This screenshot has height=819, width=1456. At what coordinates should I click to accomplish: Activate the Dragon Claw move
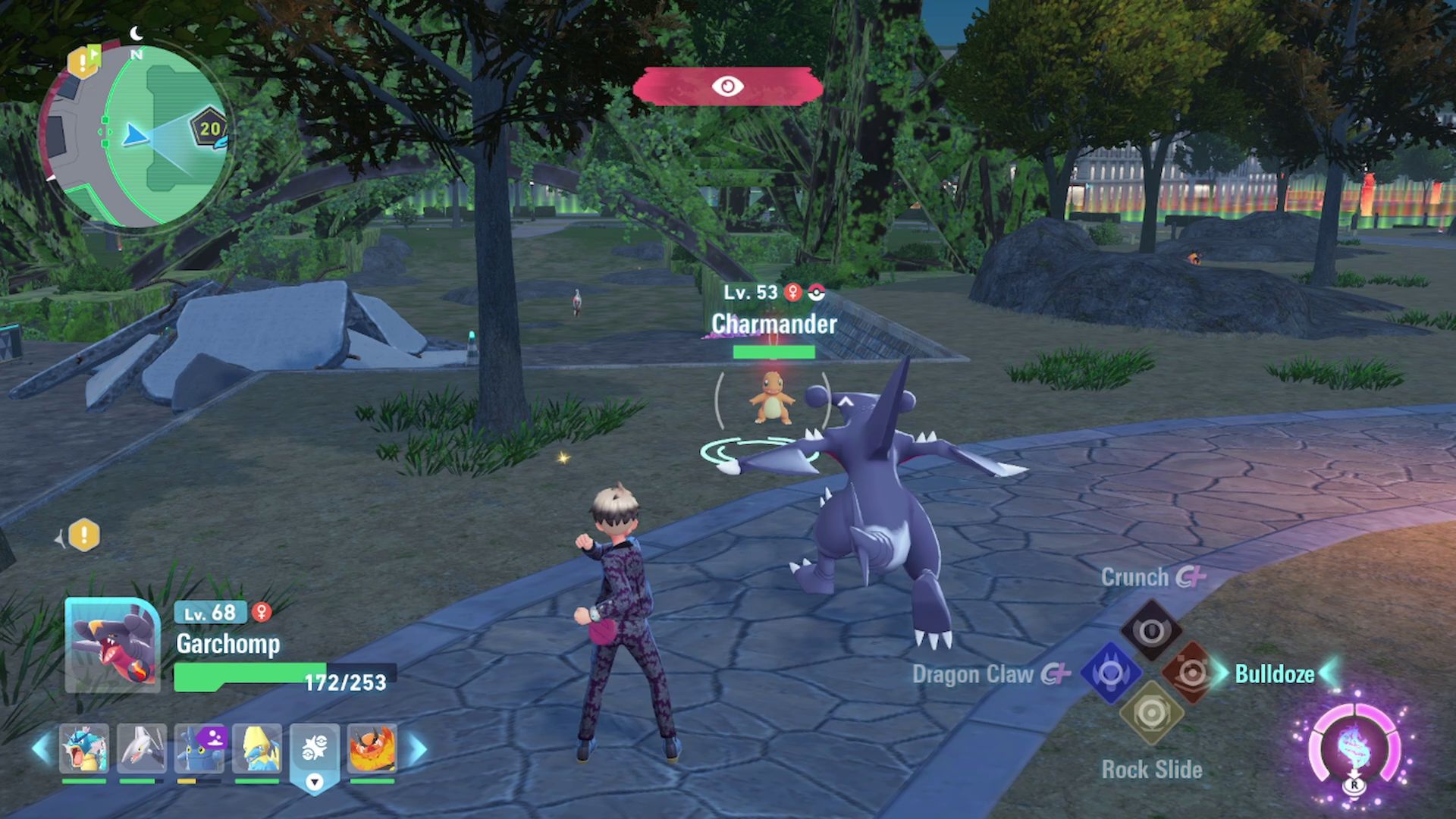tap(1111, 673)
